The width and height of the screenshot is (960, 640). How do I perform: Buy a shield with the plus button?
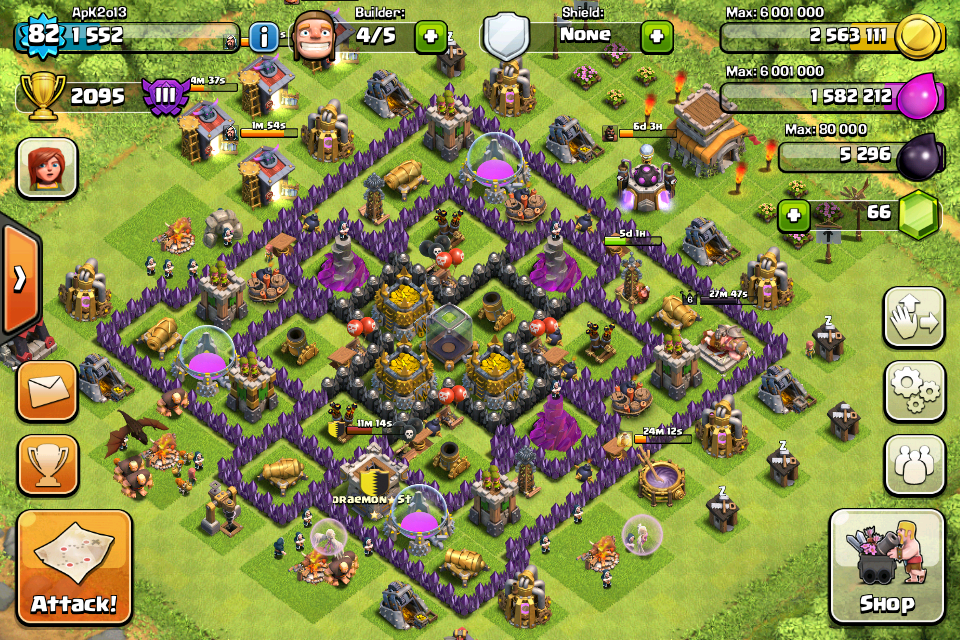[656, 36]
